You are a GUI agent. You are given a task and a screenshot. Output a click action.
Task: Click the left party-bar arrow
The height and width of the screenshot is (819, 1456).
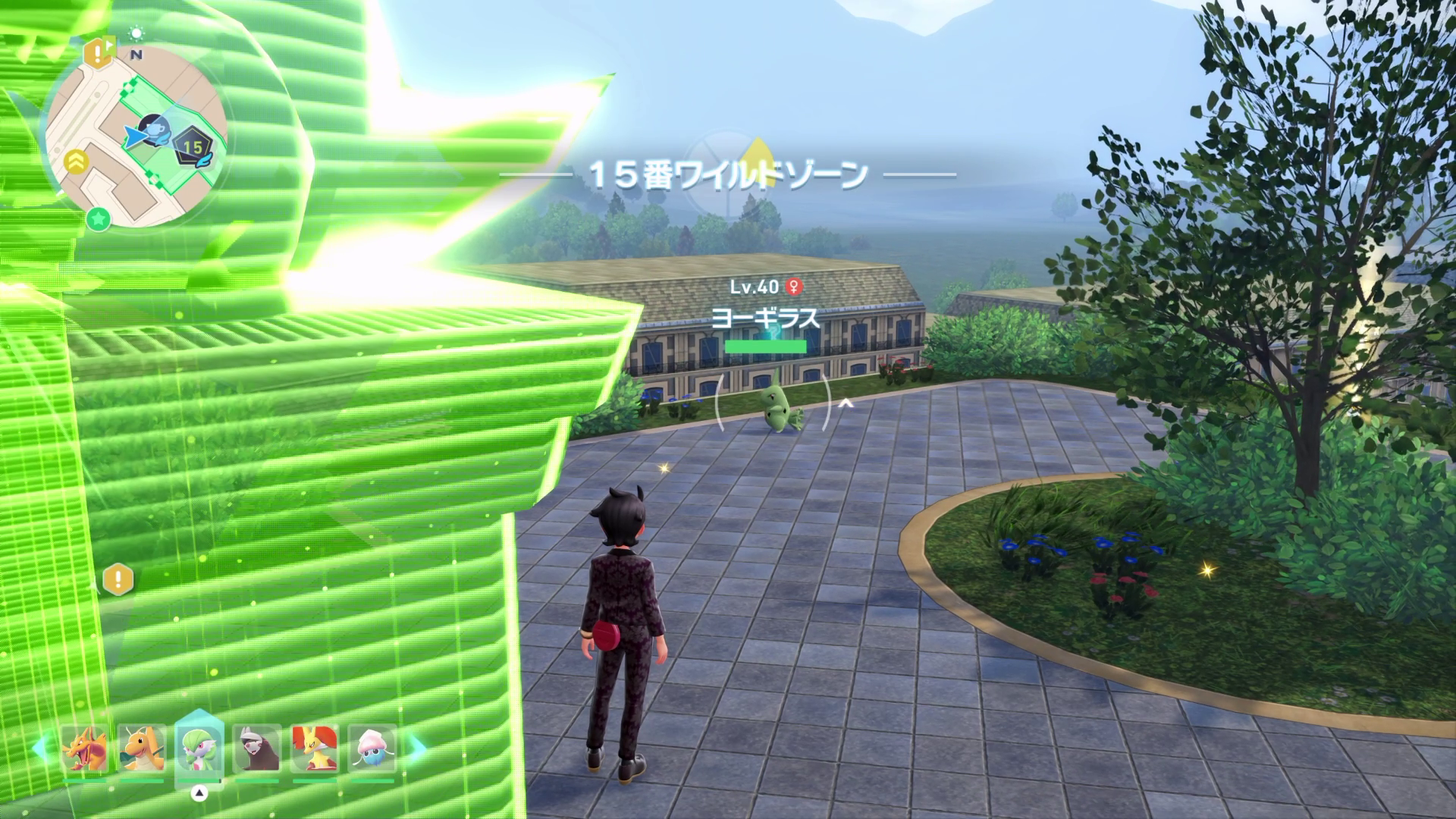tap(43, 747)
